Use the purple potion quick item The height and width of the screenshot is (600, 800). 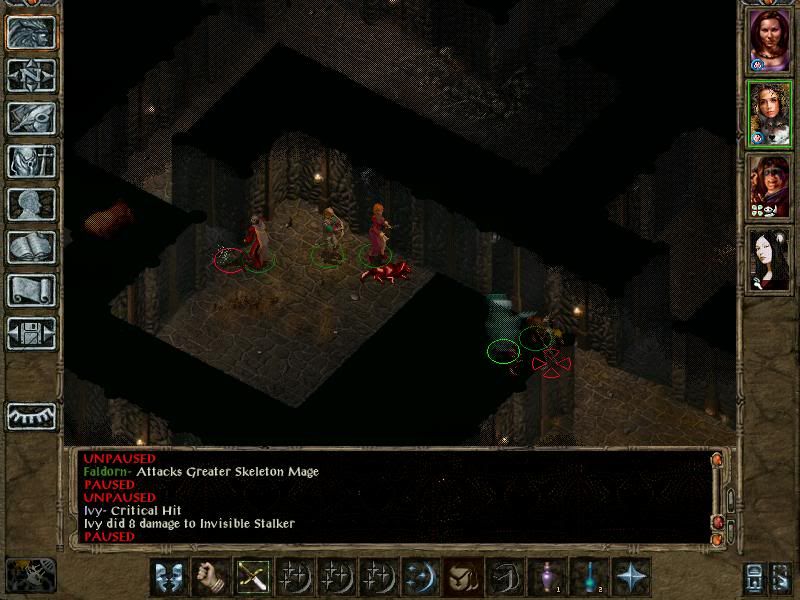[548, 577]
